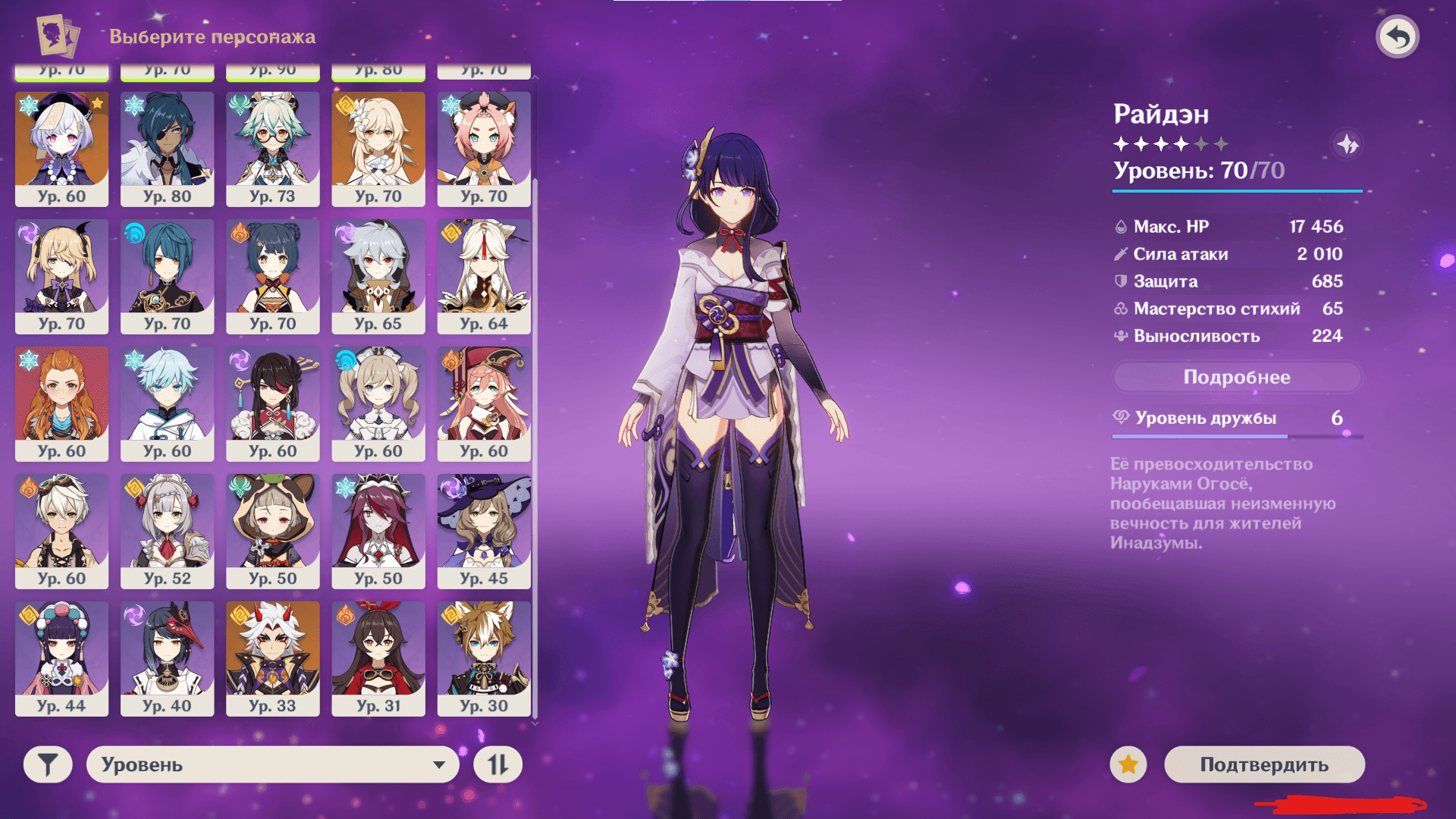The image size is (1456, 819).
Task: Pick the level 65 Razor portrait
Action: point(378,276)
